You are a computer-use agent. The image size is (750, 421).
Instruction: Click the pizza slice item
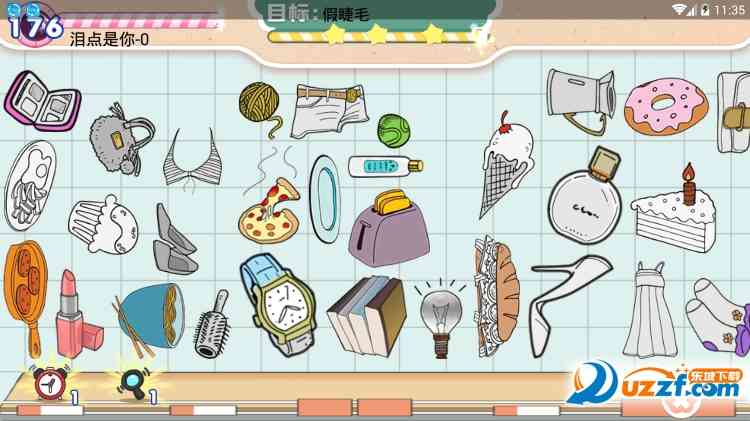point(270,209)
